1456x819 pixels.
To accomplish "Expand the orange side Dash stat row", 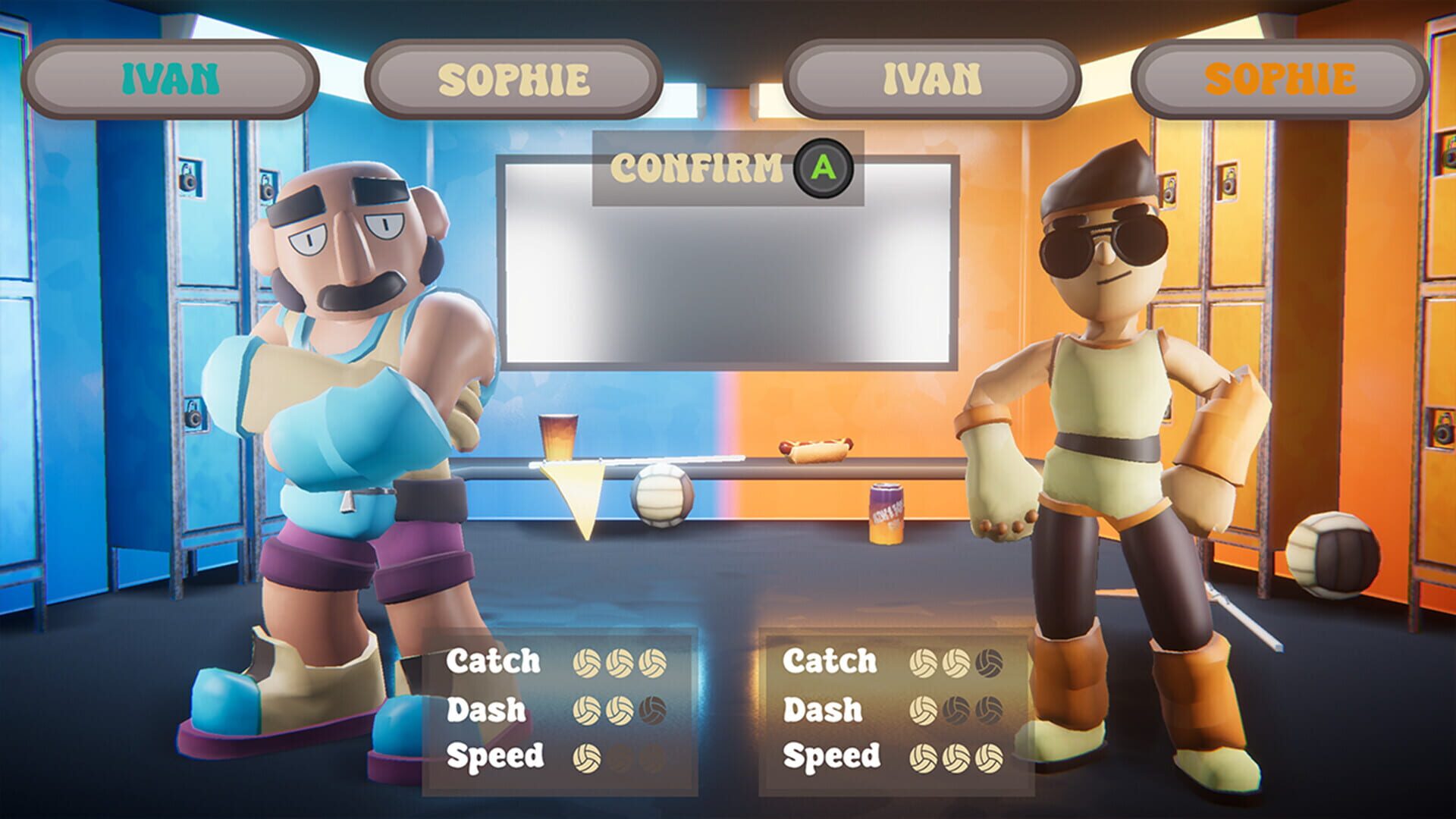I will (x=824, y=710).
